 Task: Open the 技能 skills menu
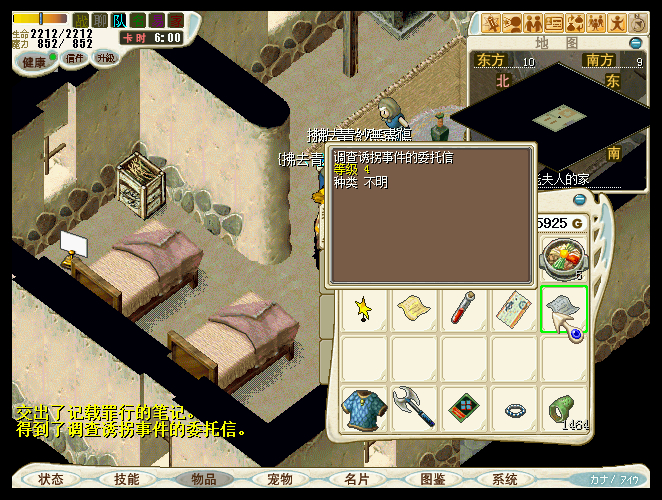[x=127, y=479]
